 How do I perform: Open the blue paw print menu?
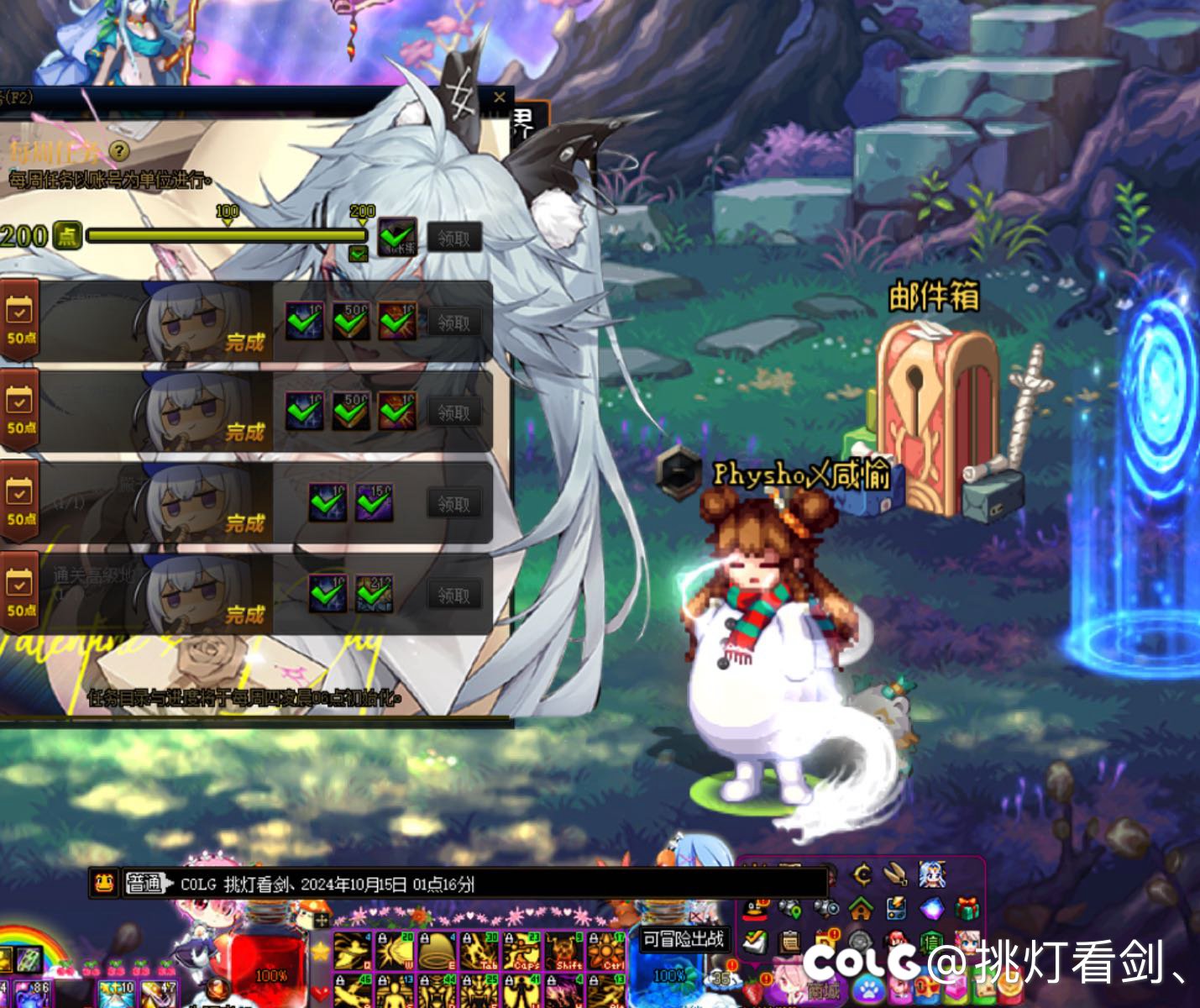(867, 989)
